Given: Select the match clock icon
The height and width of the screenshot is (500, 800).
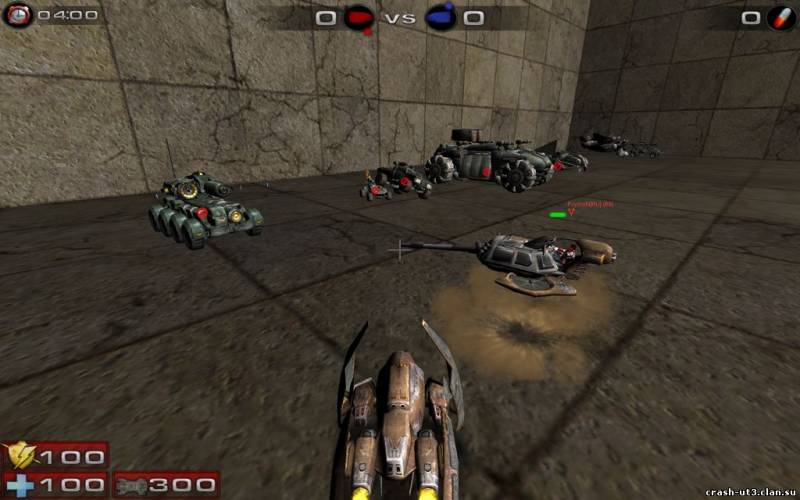Looking at the screenshot, I should (18, 15).
